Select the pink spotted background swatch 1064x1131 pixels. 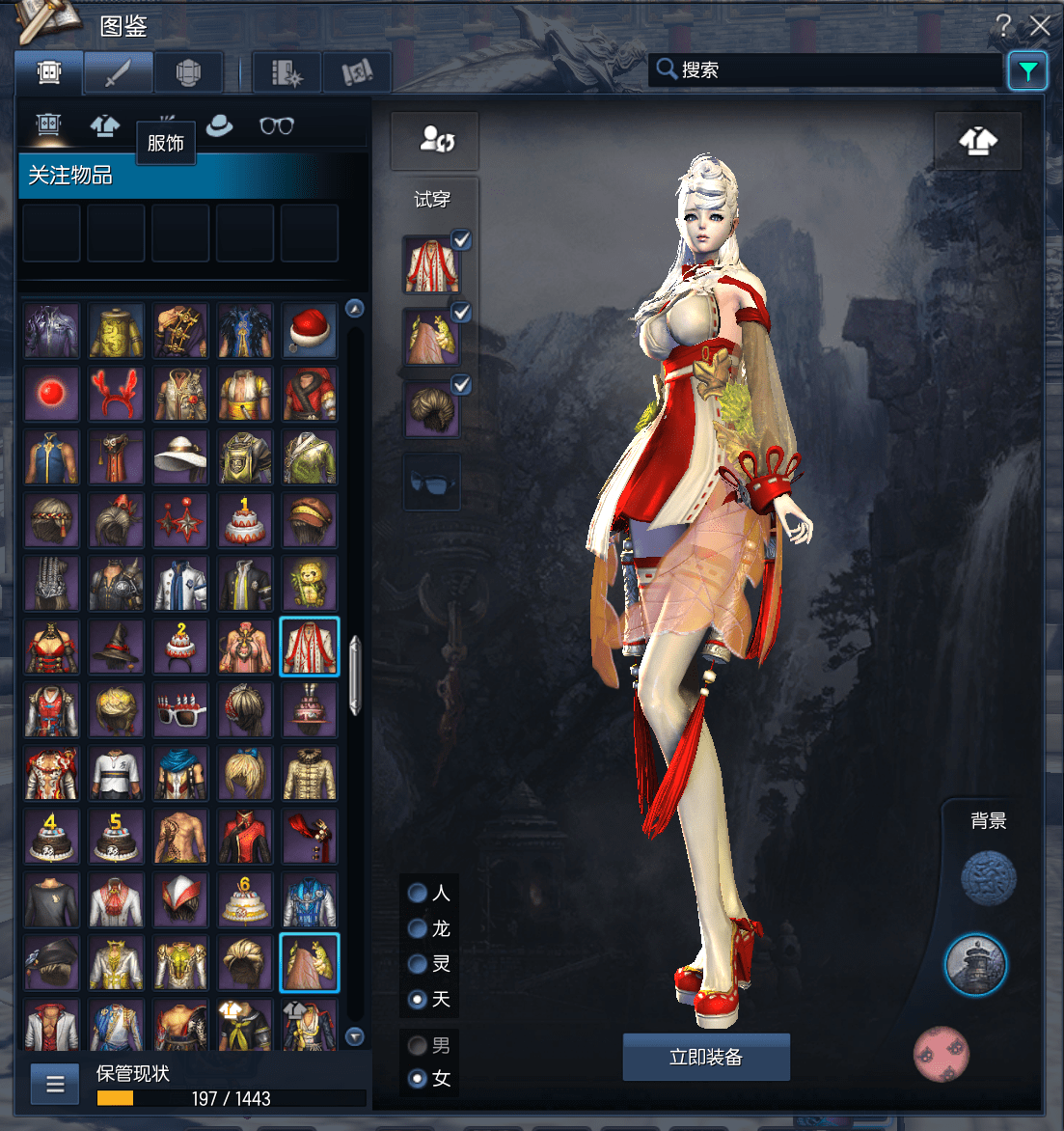click(x=941, y=1054)
